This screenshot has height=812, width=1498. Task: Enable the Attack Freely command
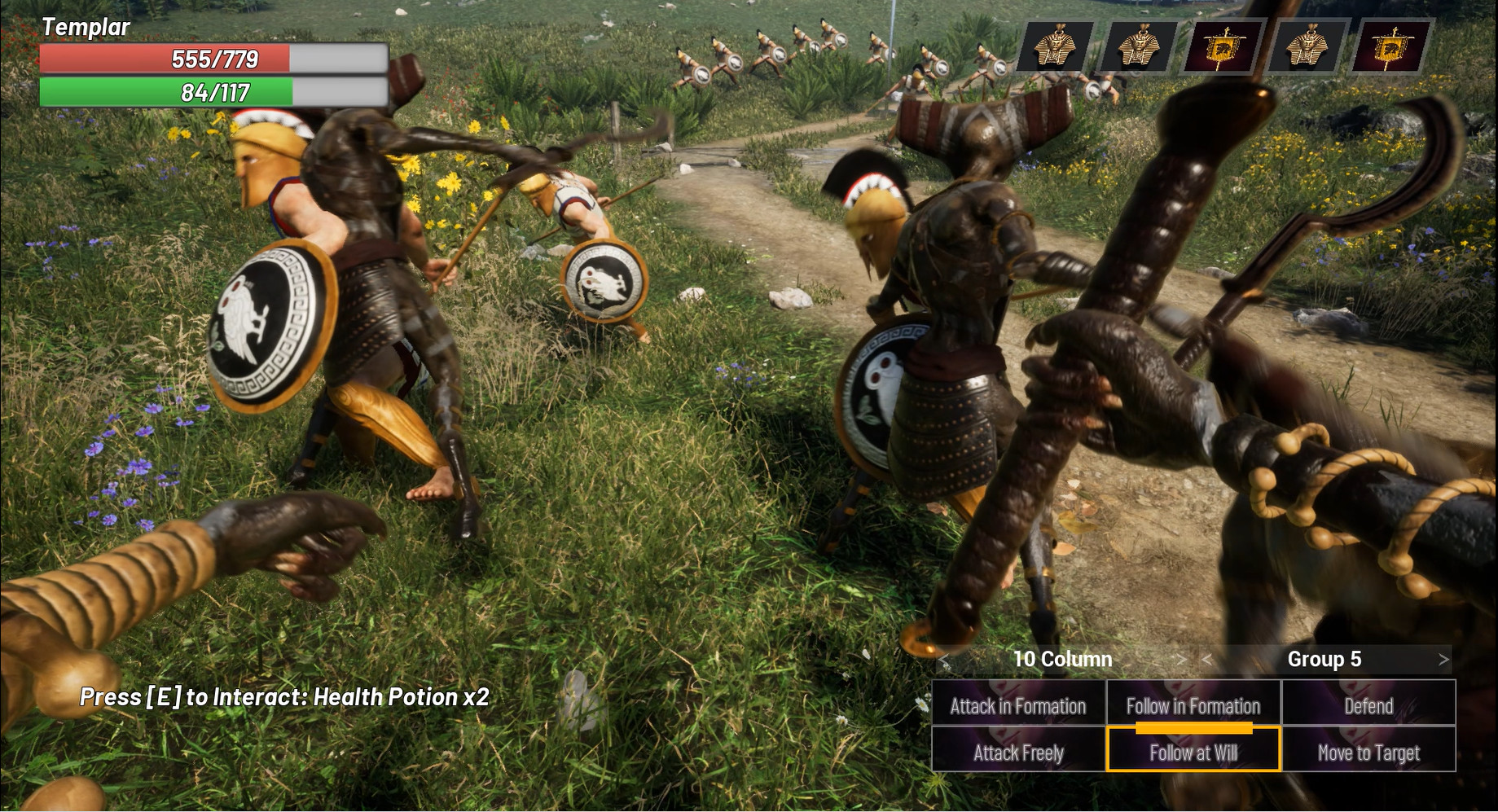(x=1017, y=753)
